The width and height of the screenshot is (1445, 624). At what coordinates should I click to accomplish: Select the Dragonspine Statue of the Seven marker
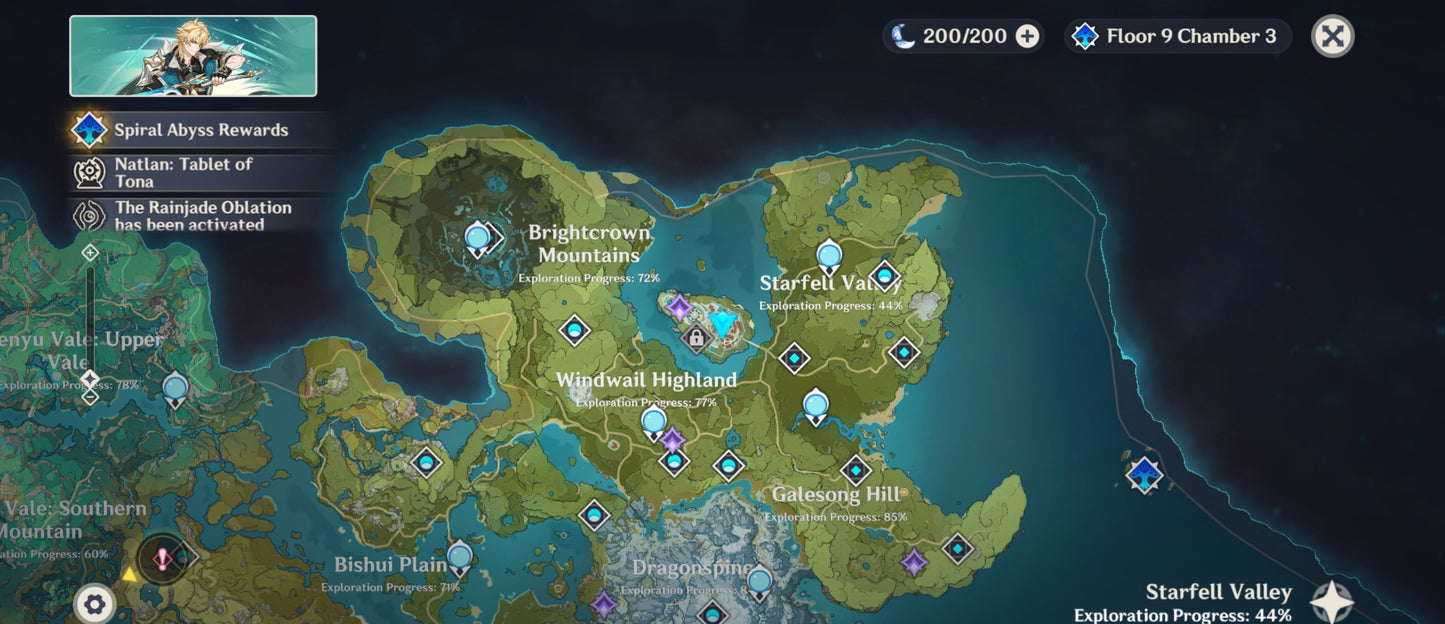[x=760, y=581]
